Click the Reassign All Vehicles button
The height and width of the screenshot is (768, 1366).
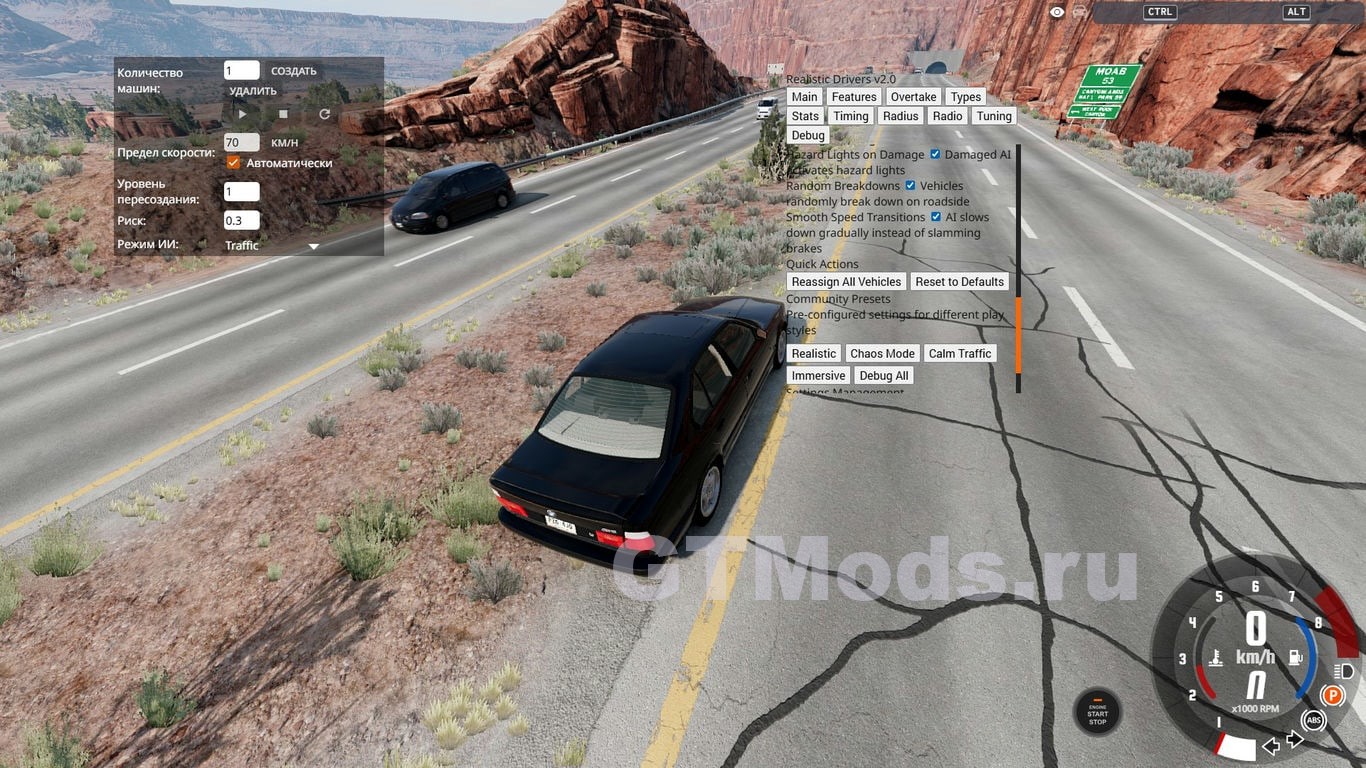(846, 282)
